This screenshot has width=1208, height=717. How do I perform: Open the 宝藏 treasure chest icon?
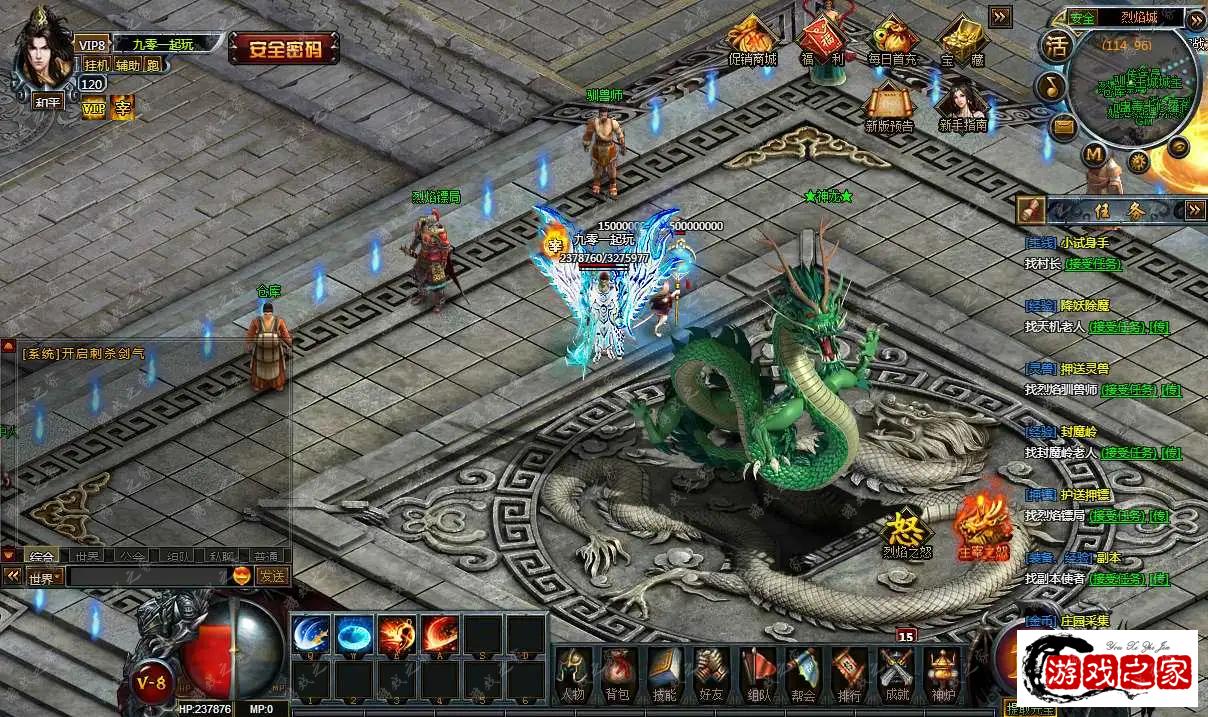(x=962, y=40)
